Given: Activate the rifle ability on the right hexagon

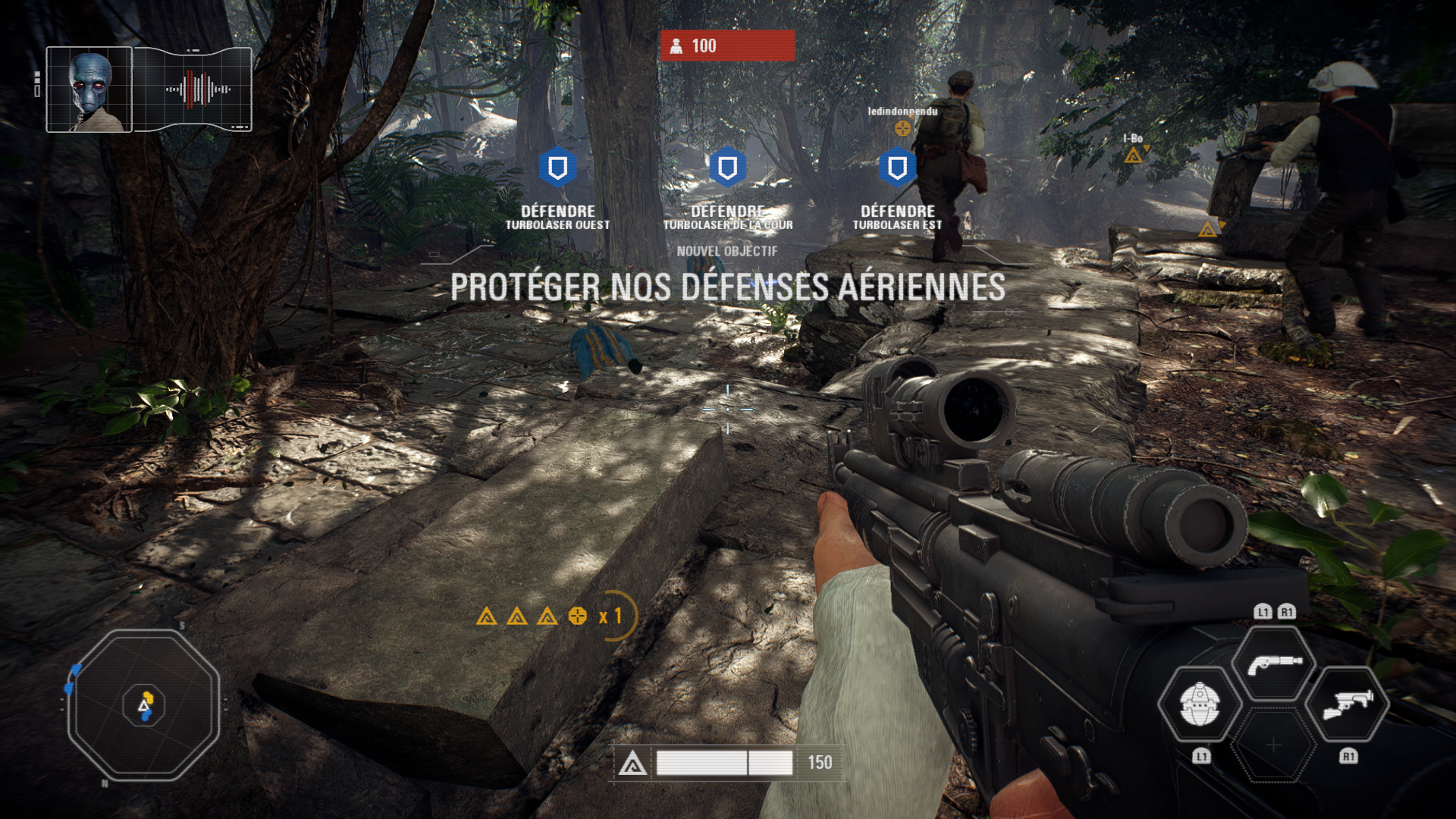Looking at the screenshot, I should click(1348, 704).
